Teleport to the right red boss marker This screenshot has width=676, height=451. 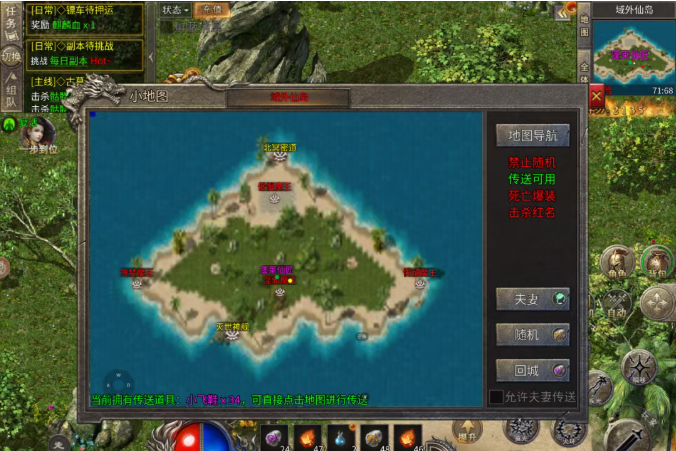420,279
